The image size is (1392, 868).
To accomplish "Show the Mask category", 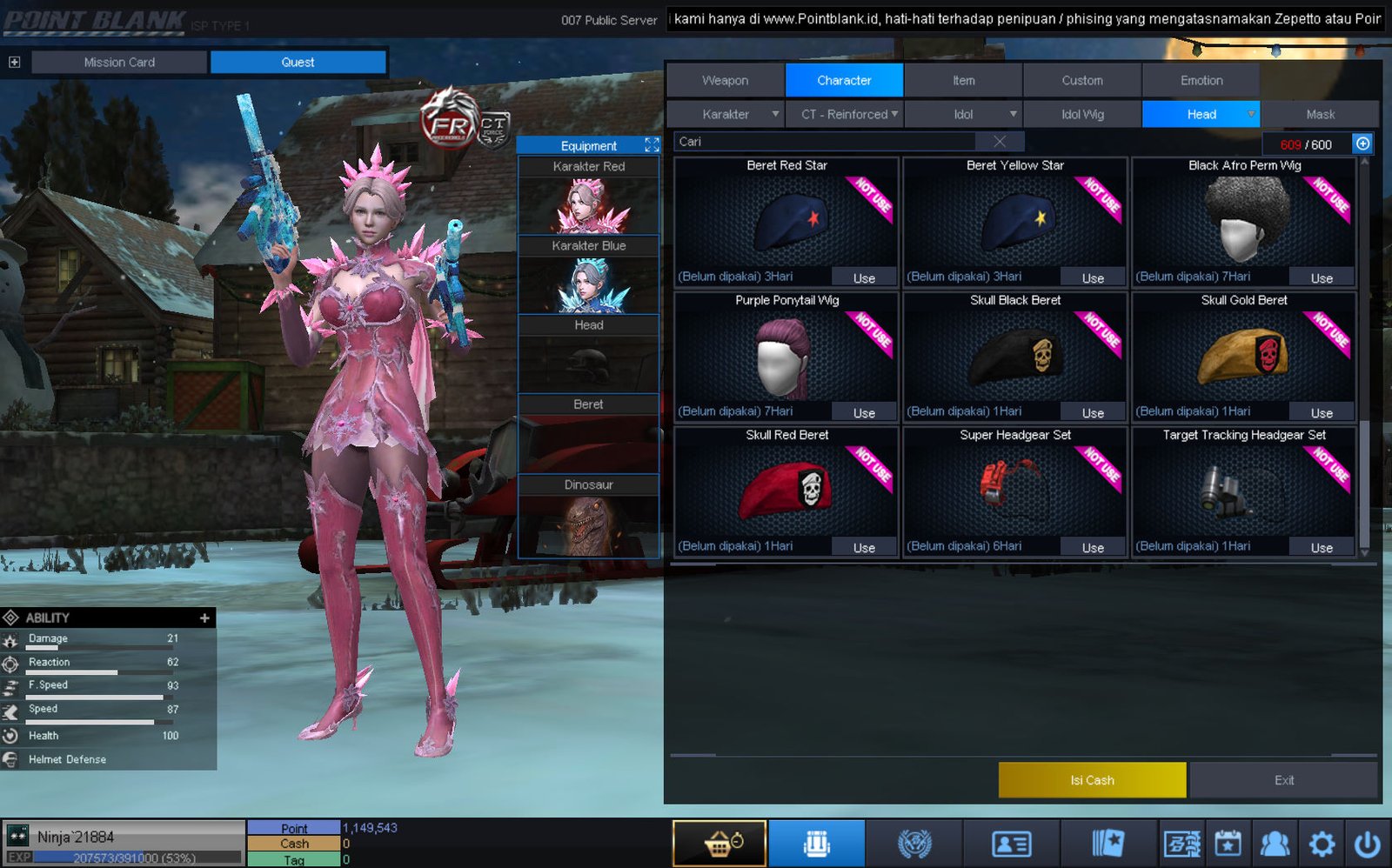I will [1320, 114].
